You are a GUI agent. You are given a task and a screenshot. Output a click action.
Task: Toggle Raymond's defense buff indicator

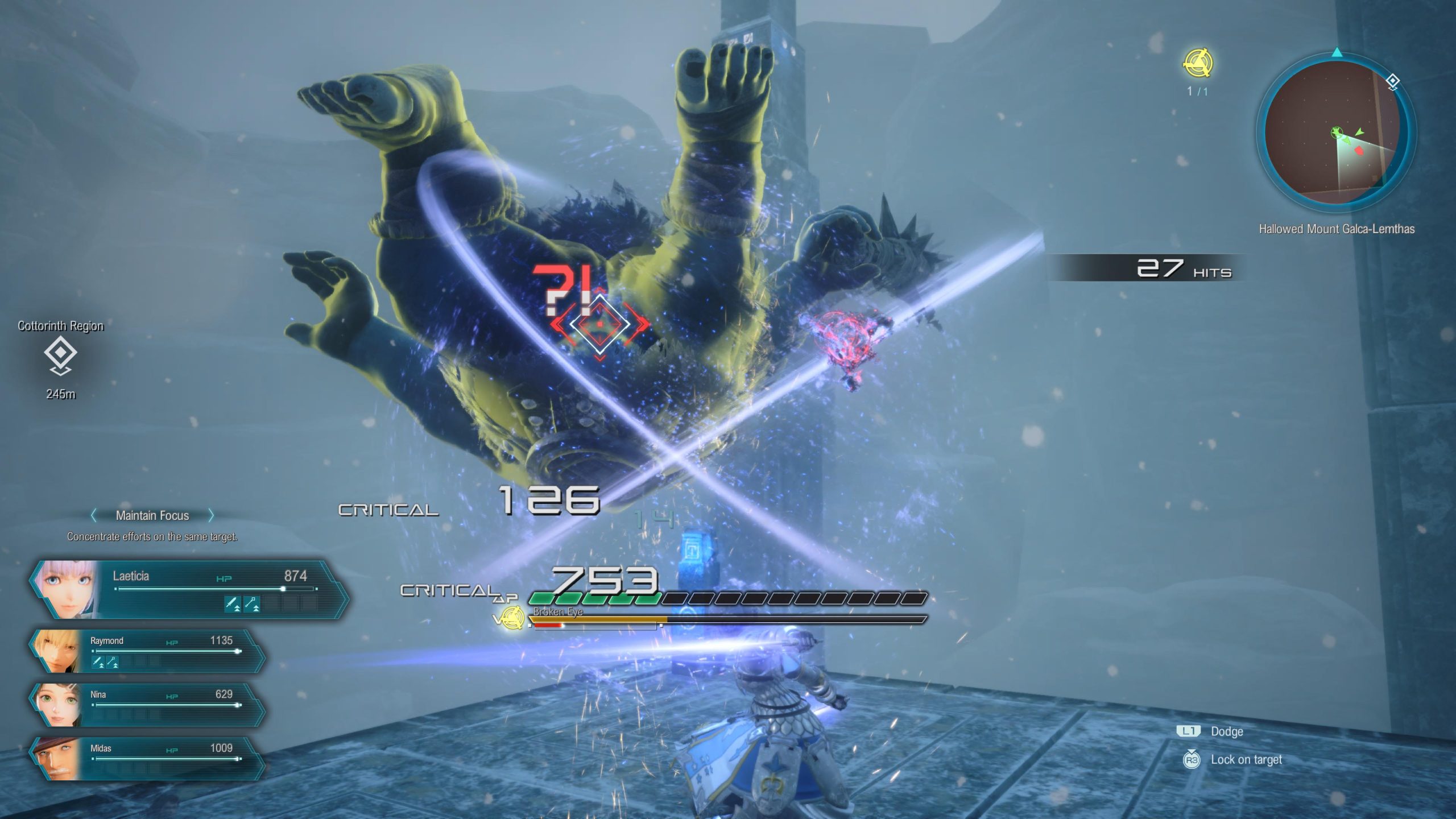coord(113,661)
